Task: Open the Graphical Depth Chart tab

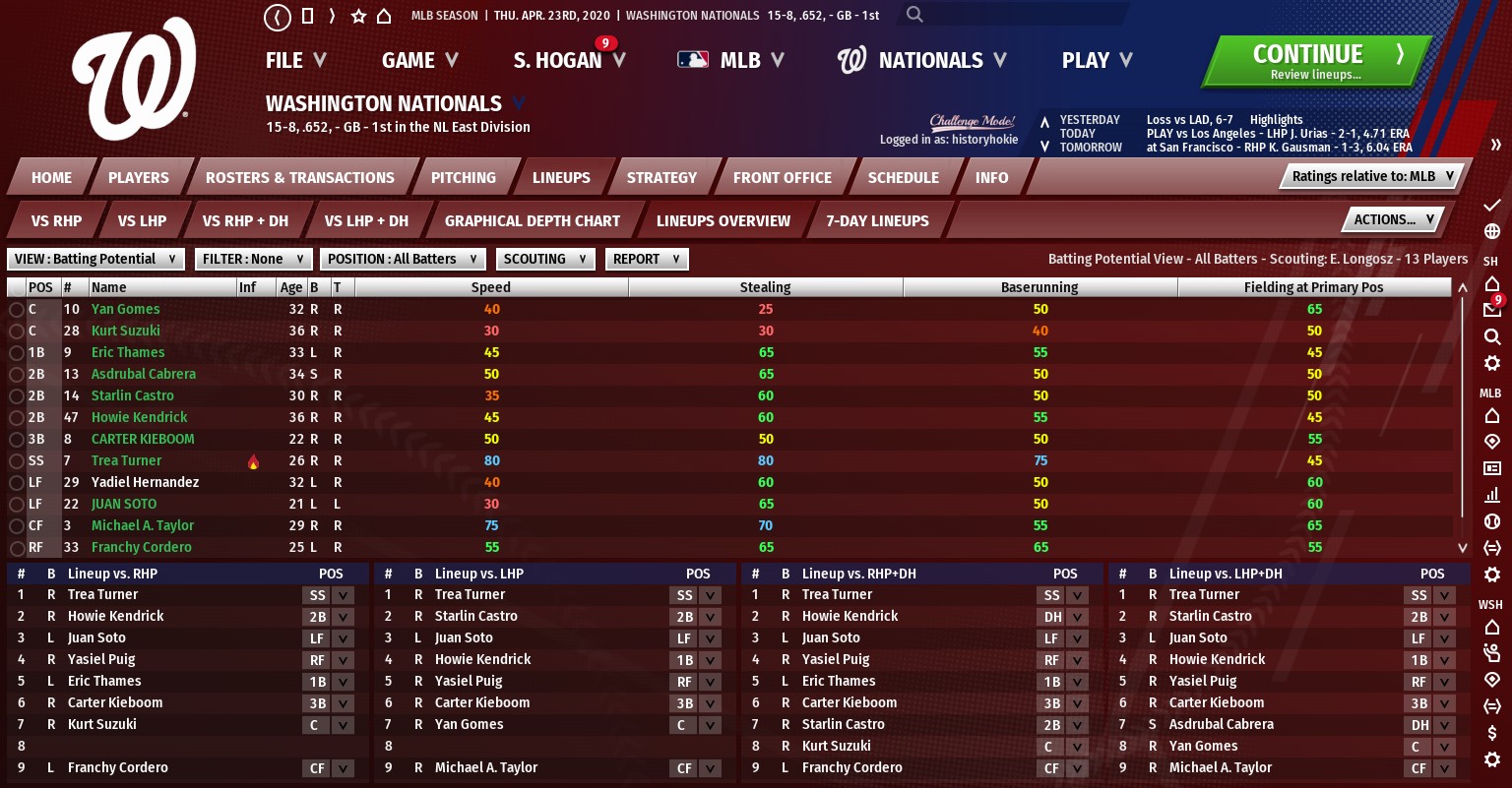Action: [532, 221]
